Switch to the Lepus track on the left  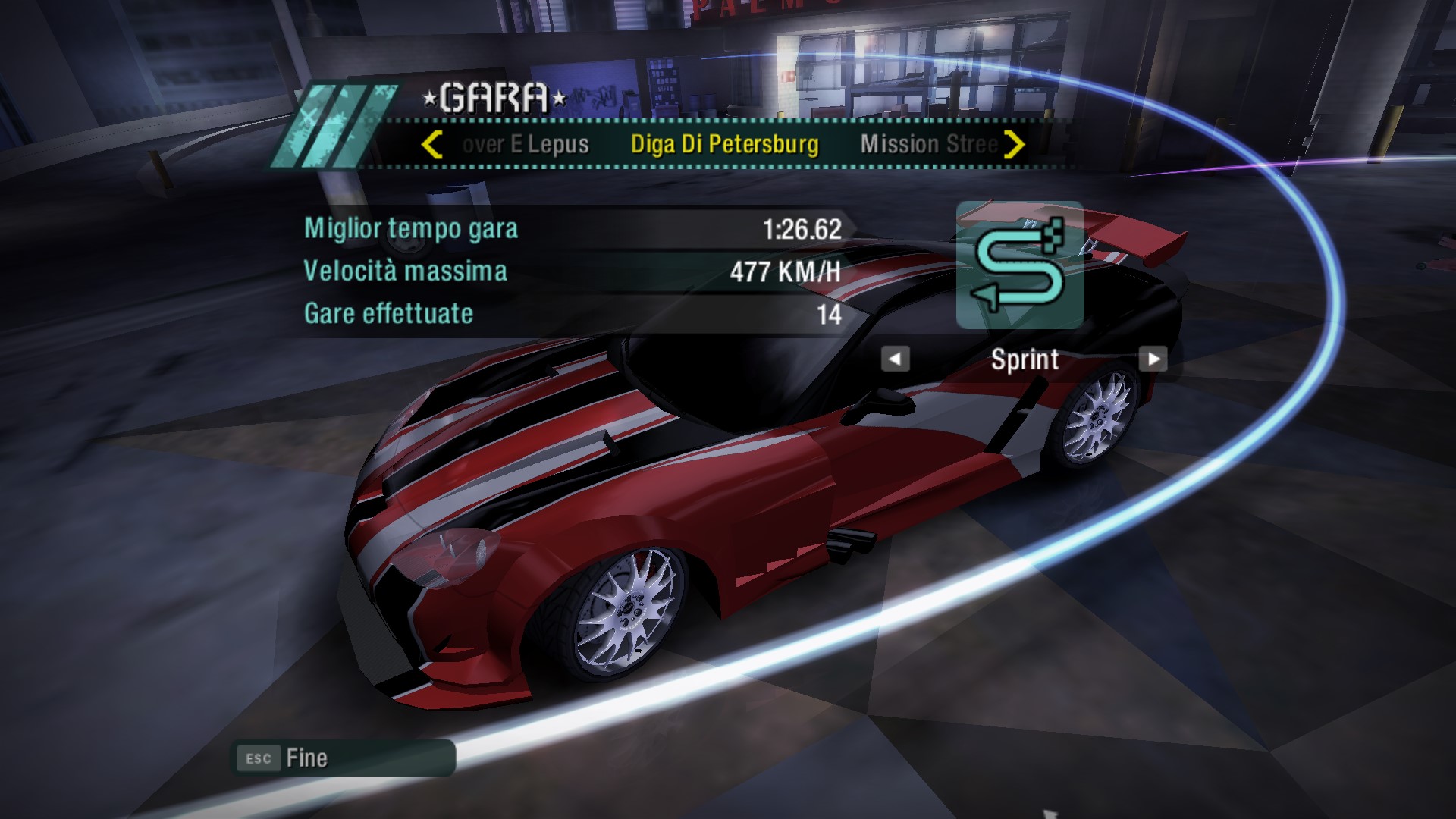[x=526, y=144]
